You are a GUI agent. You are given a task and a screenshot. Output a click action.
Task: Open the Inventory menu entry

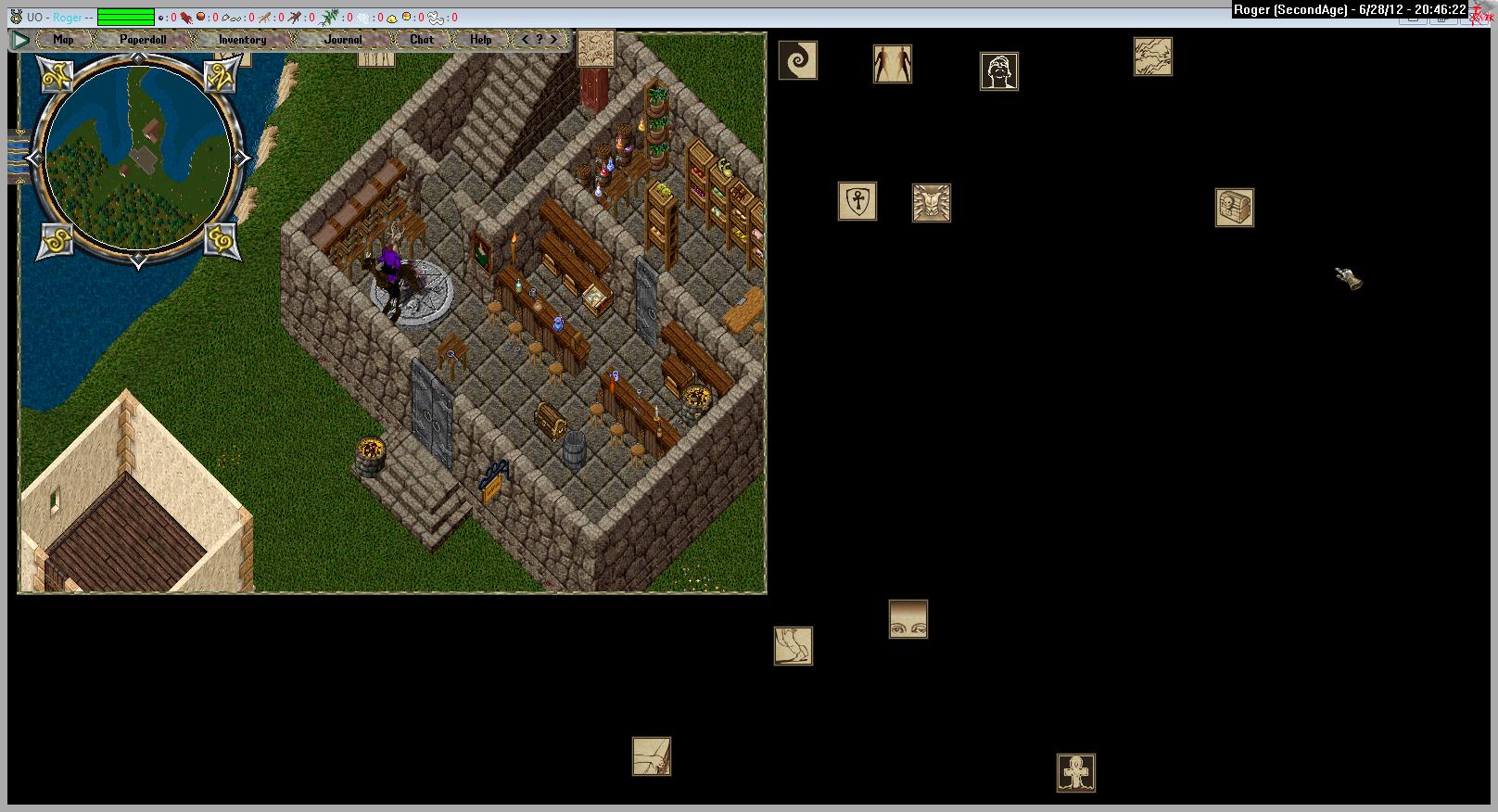pyautogui.click(x=242, y=40)
